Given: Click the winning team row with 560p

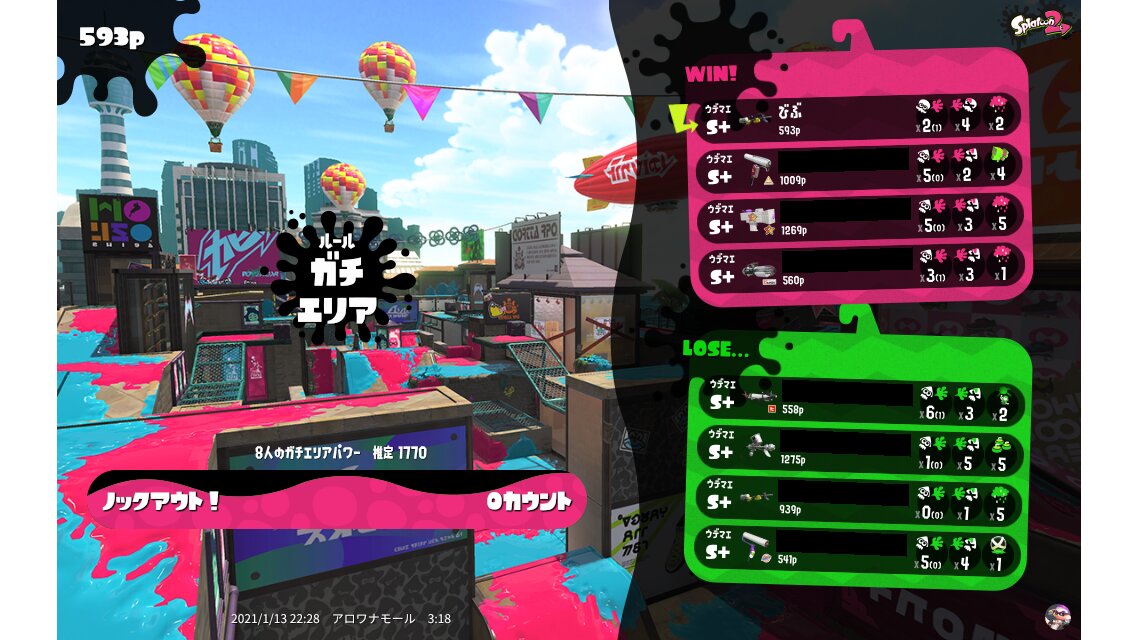Looking at the screenshot, I should pos(858,267).
